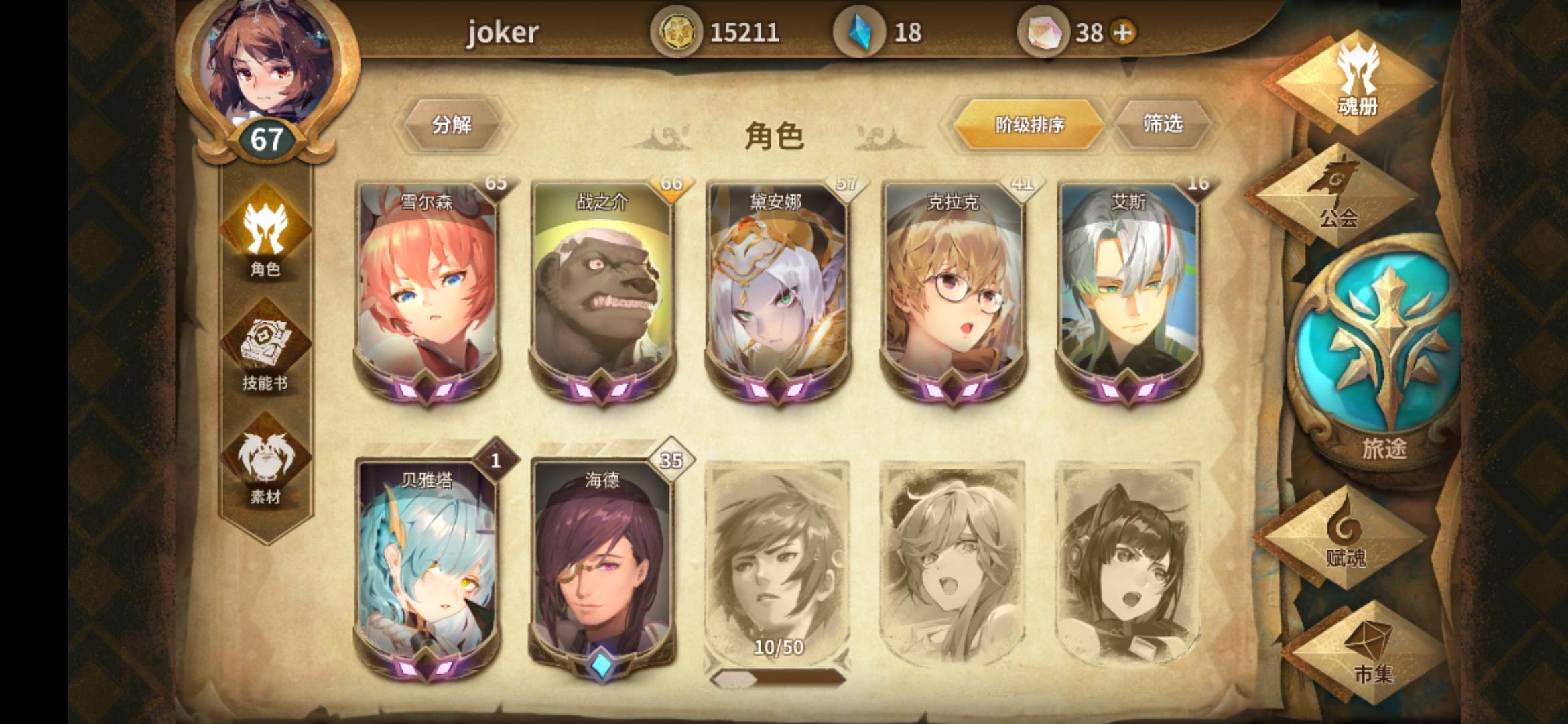Click the blue crystal currency icon
The width and height of the screenshot is (1568, 724).
860,29
